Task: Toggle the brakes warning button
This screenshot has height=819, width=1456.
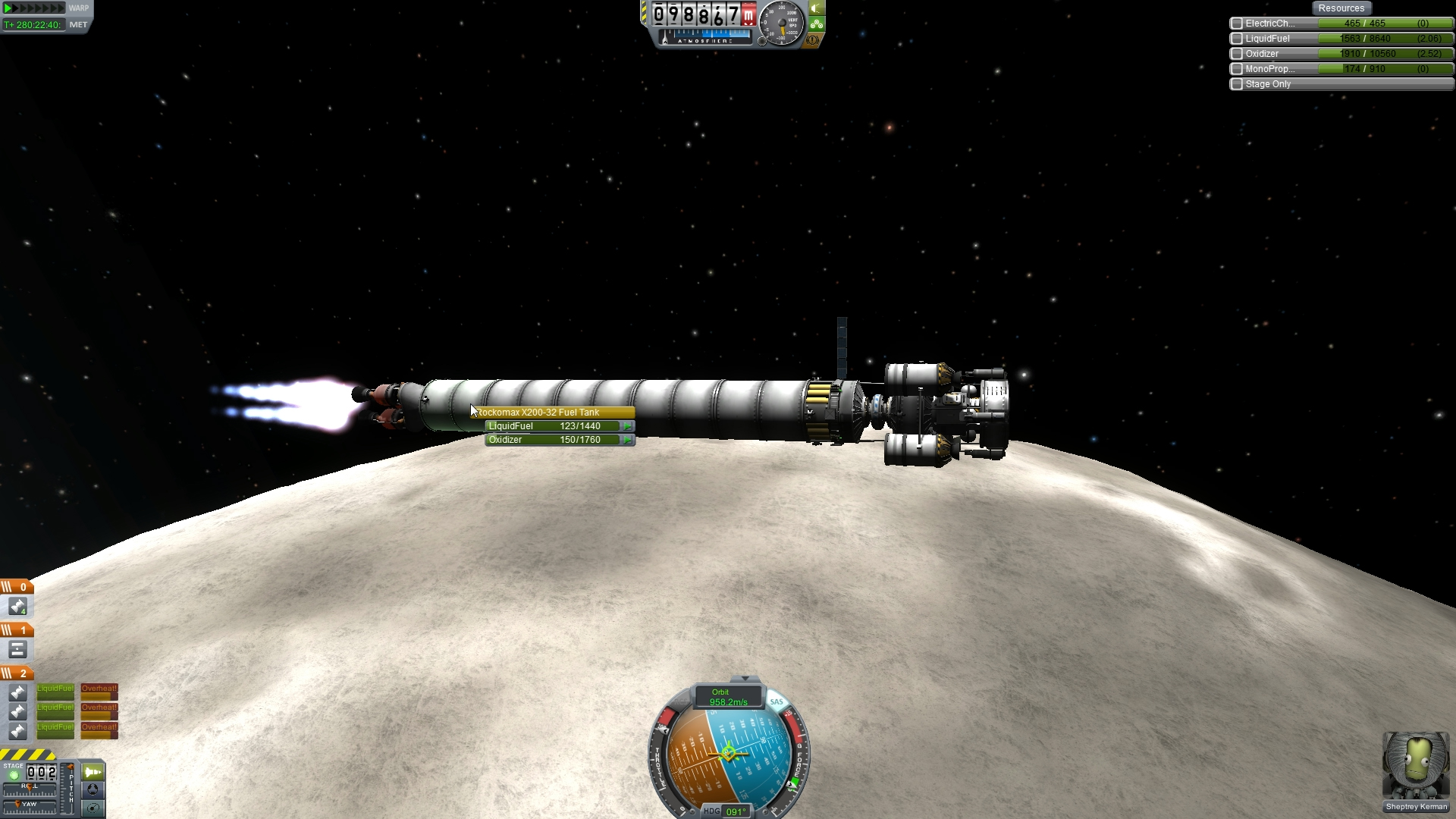Action: coord(813,39)
